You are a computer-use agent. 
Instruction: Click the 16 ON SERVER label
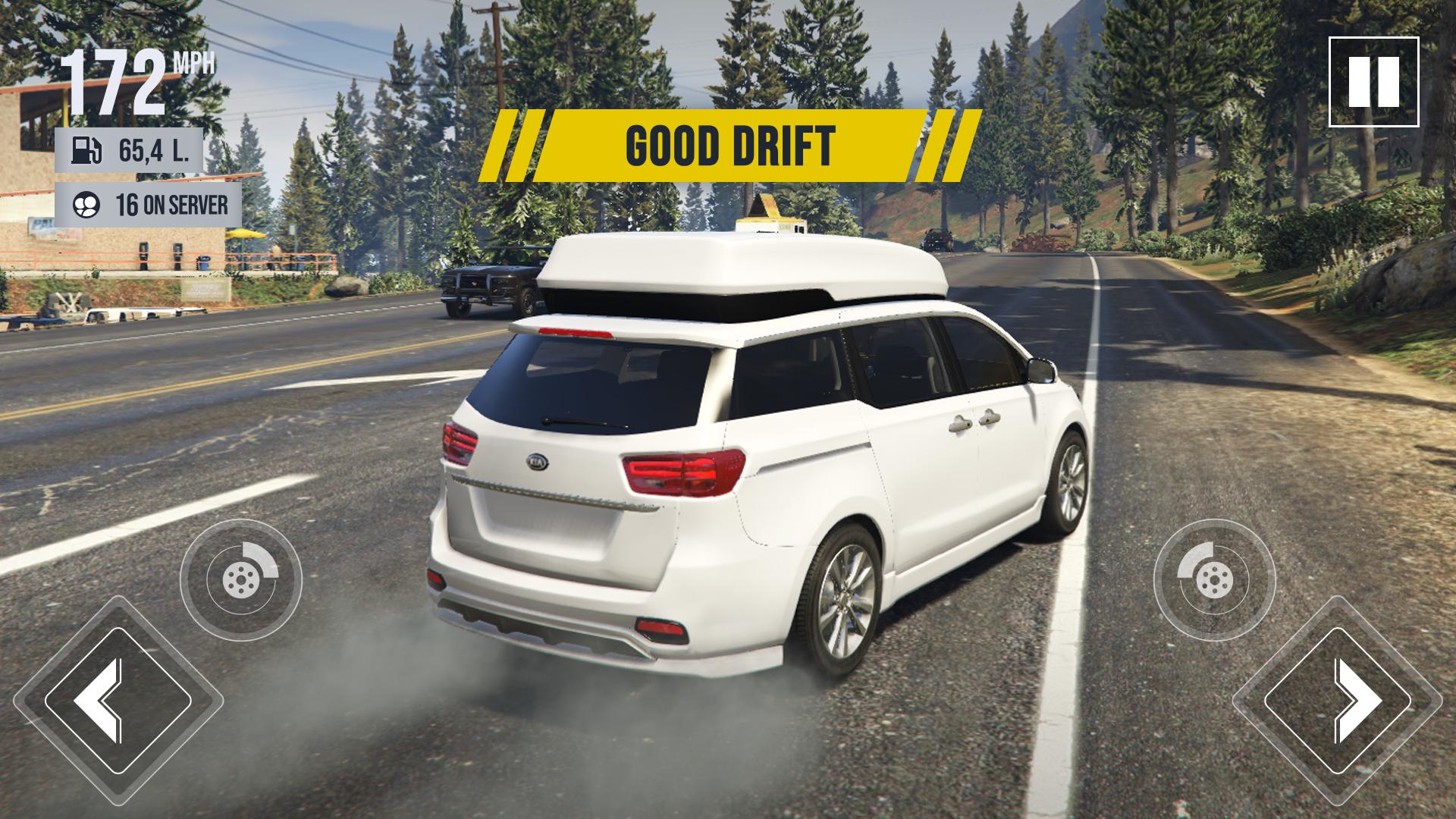[x=171, y=205]
